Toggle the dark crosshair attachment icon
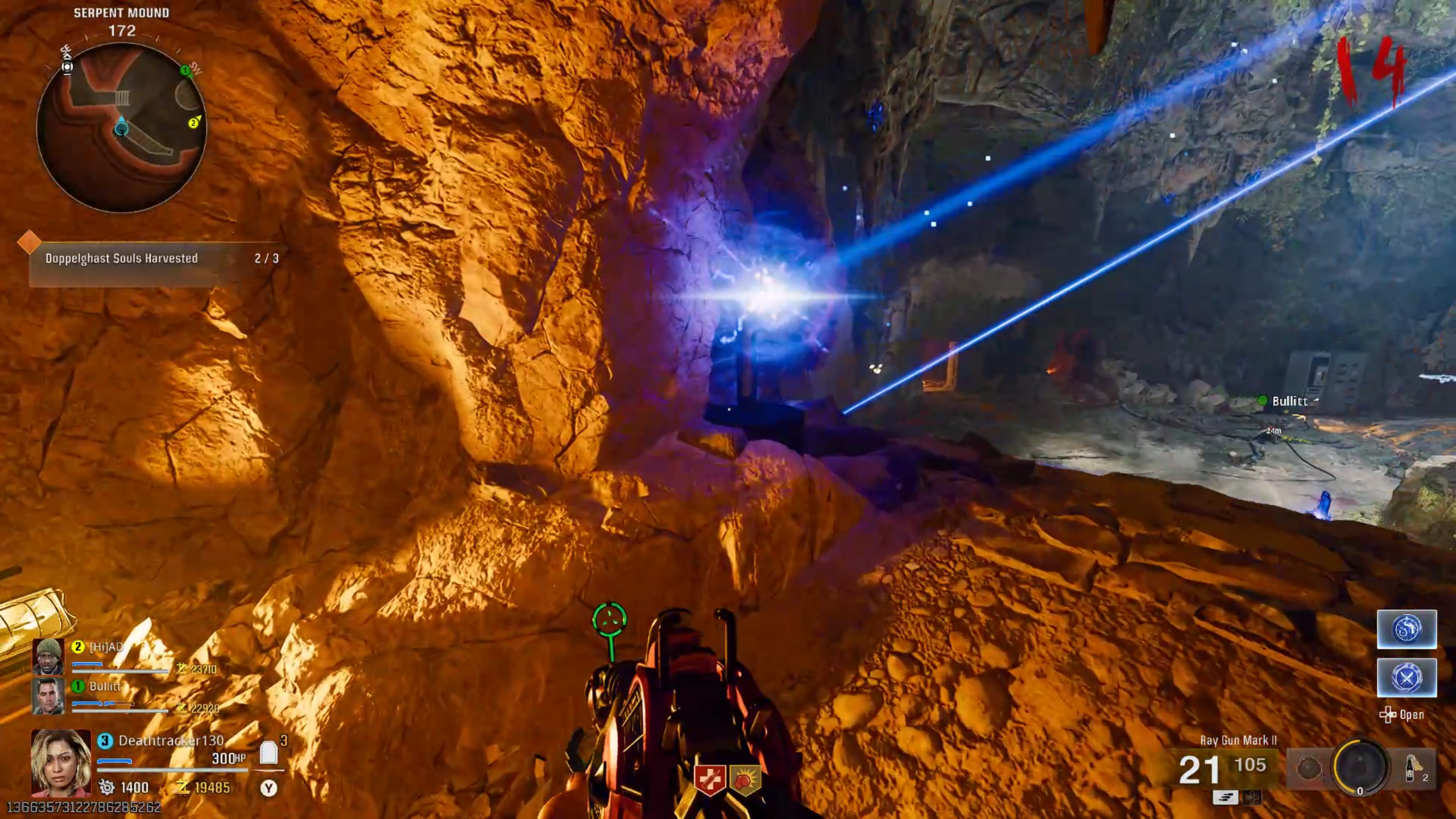Screen dimensions: 1456x819 1251,797
